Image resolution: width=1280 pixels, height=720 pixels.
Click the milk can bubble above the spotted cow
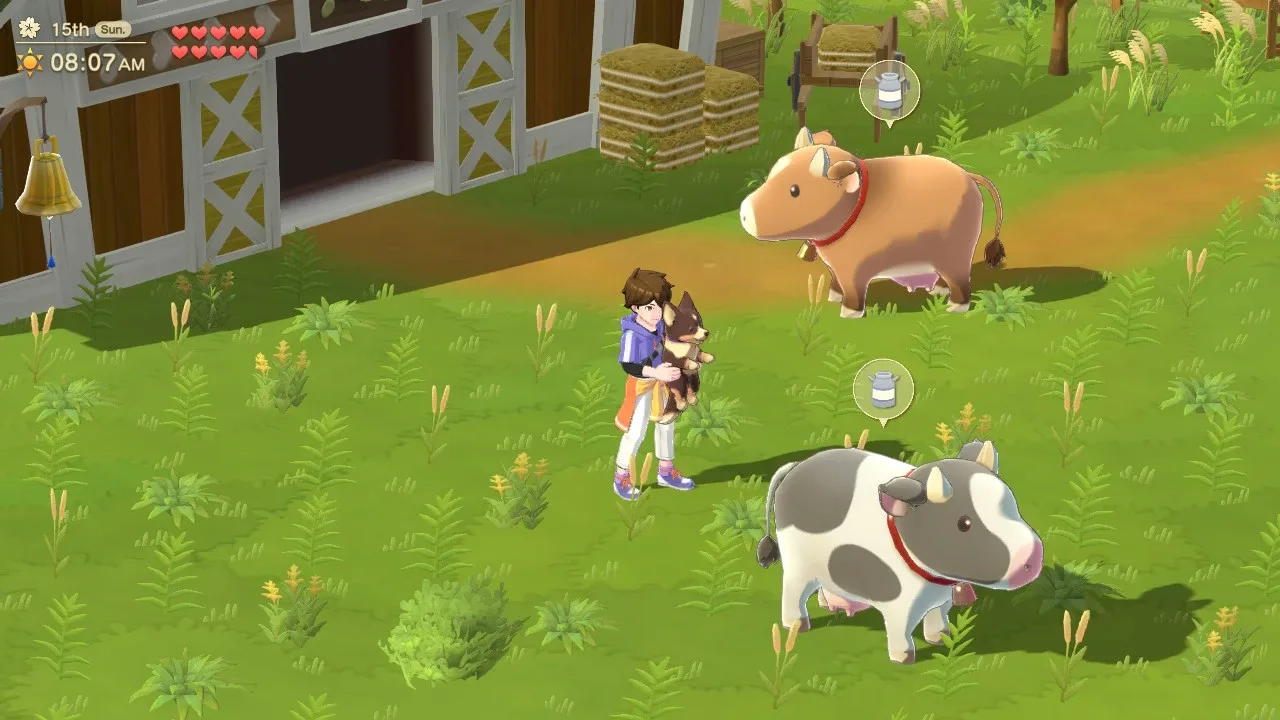884,388
